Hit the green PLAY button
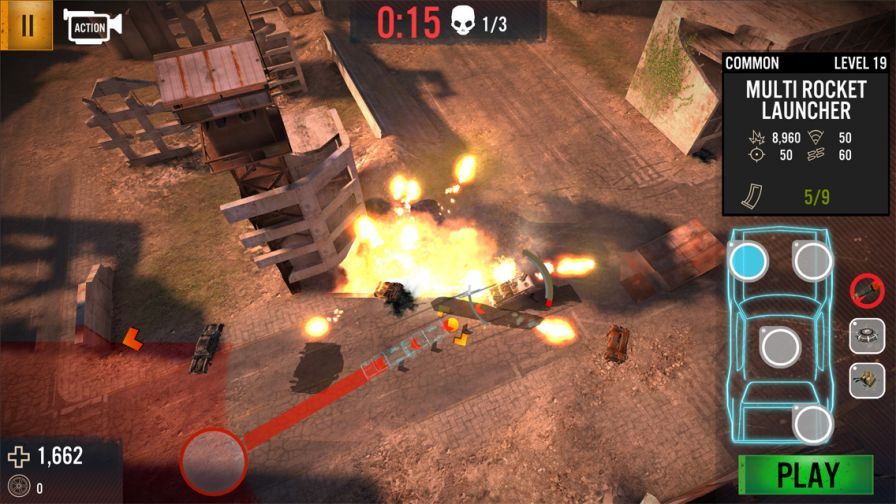This screenshot has height=504, width=896. pyautogui.click(x=805, y=474)
